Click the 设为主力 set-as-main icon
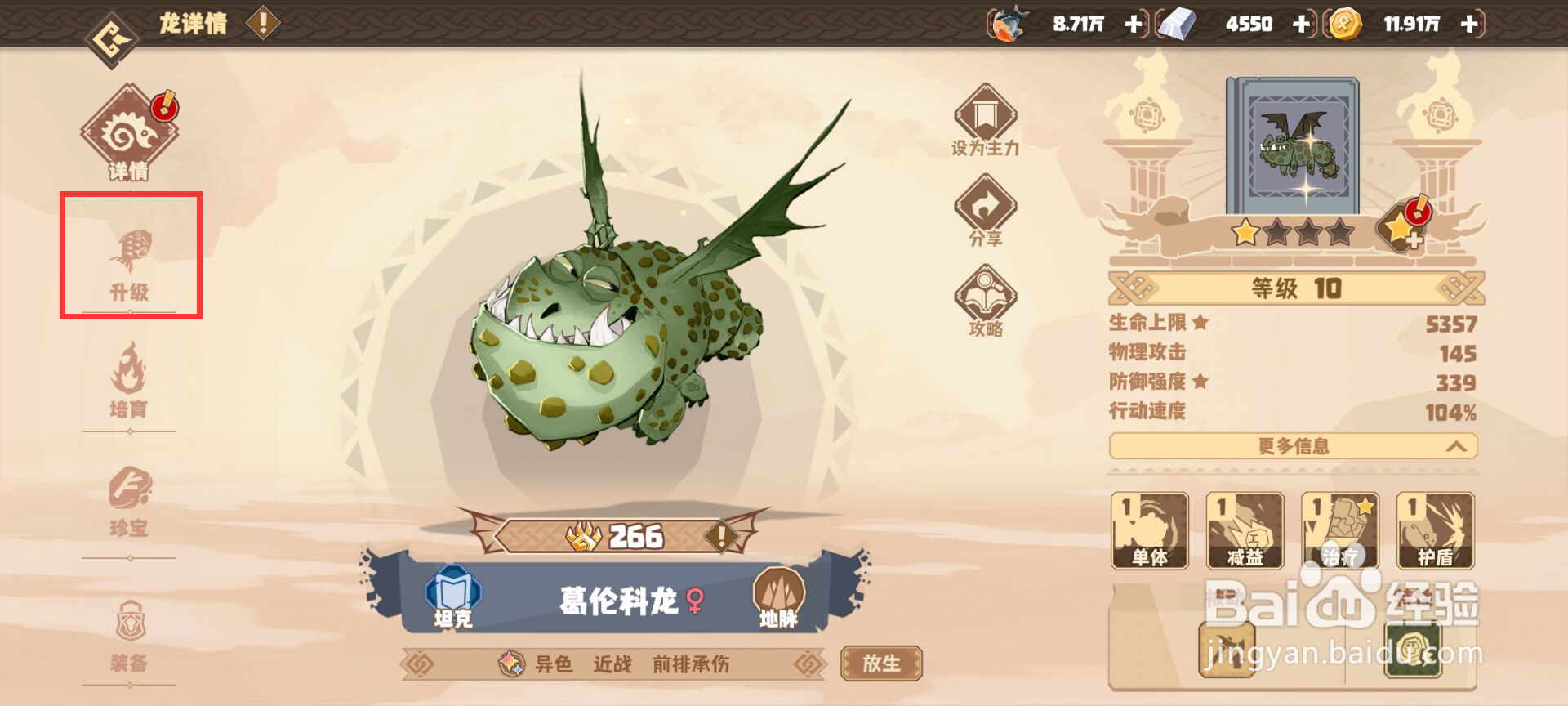Screen dimensions: 1568x706 (987, 123)
